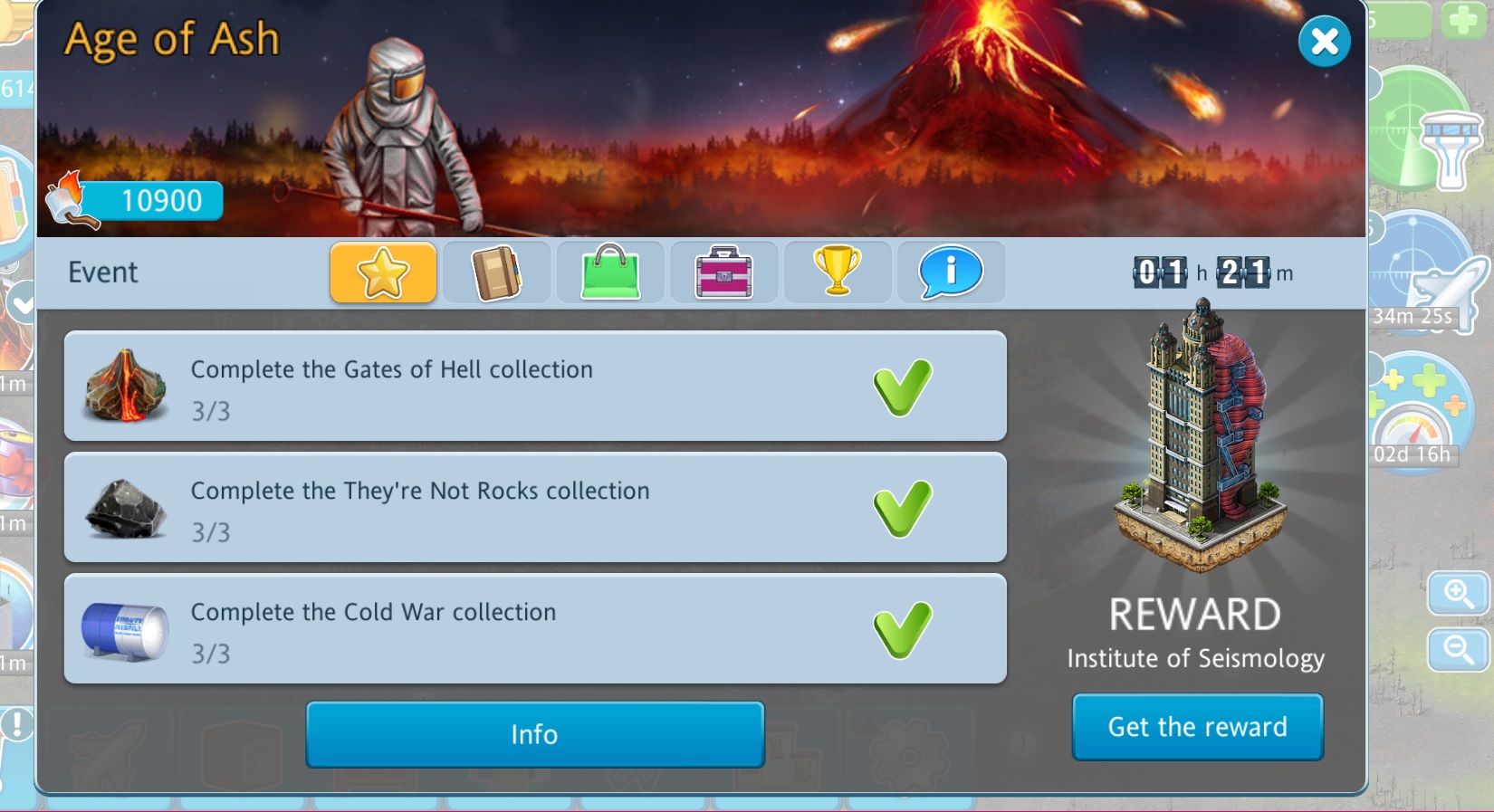
Task: Open the blue info bubble tab
Action: coord(951,272)
